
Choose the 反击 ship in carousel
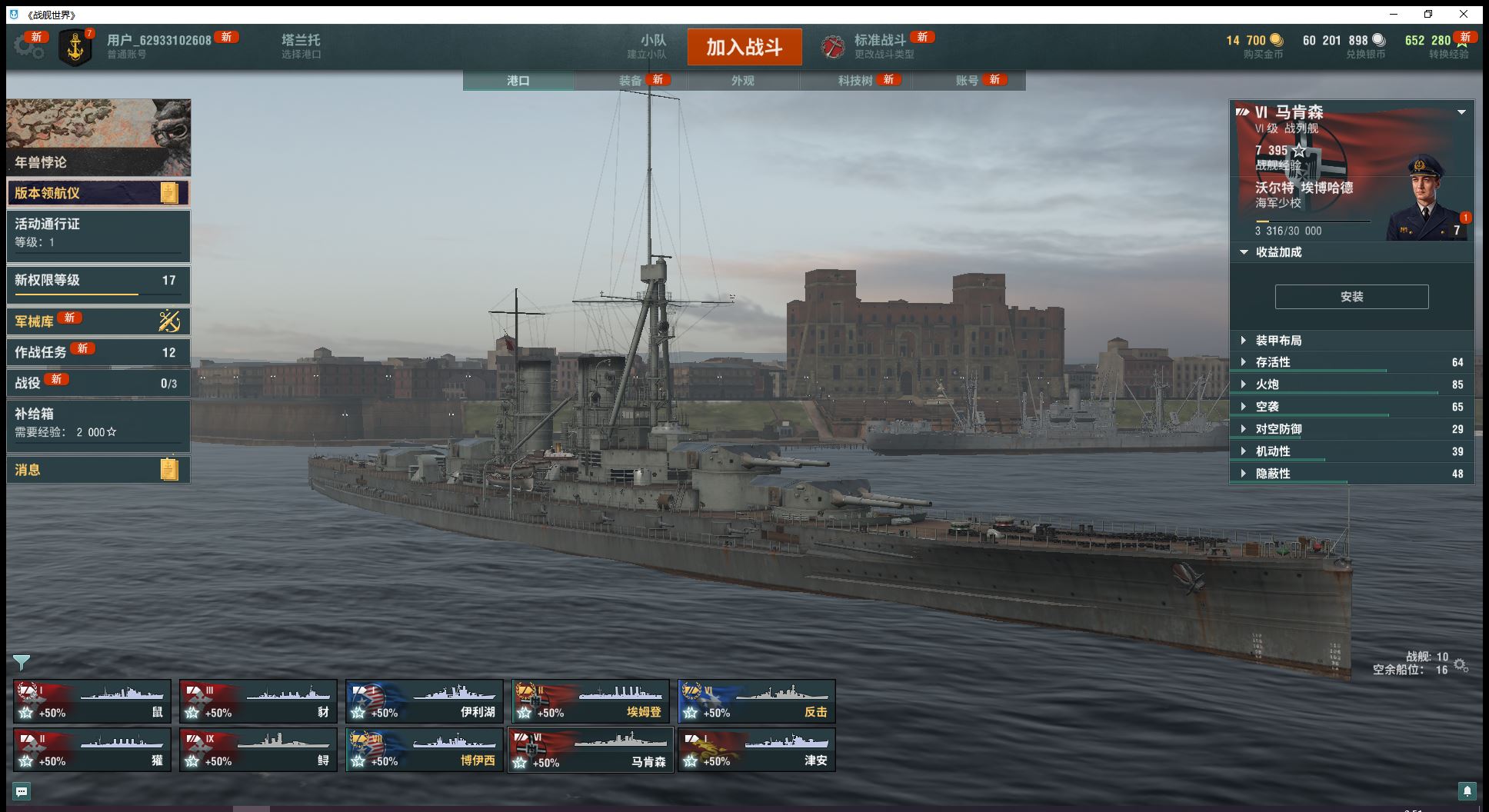(756, 701)
